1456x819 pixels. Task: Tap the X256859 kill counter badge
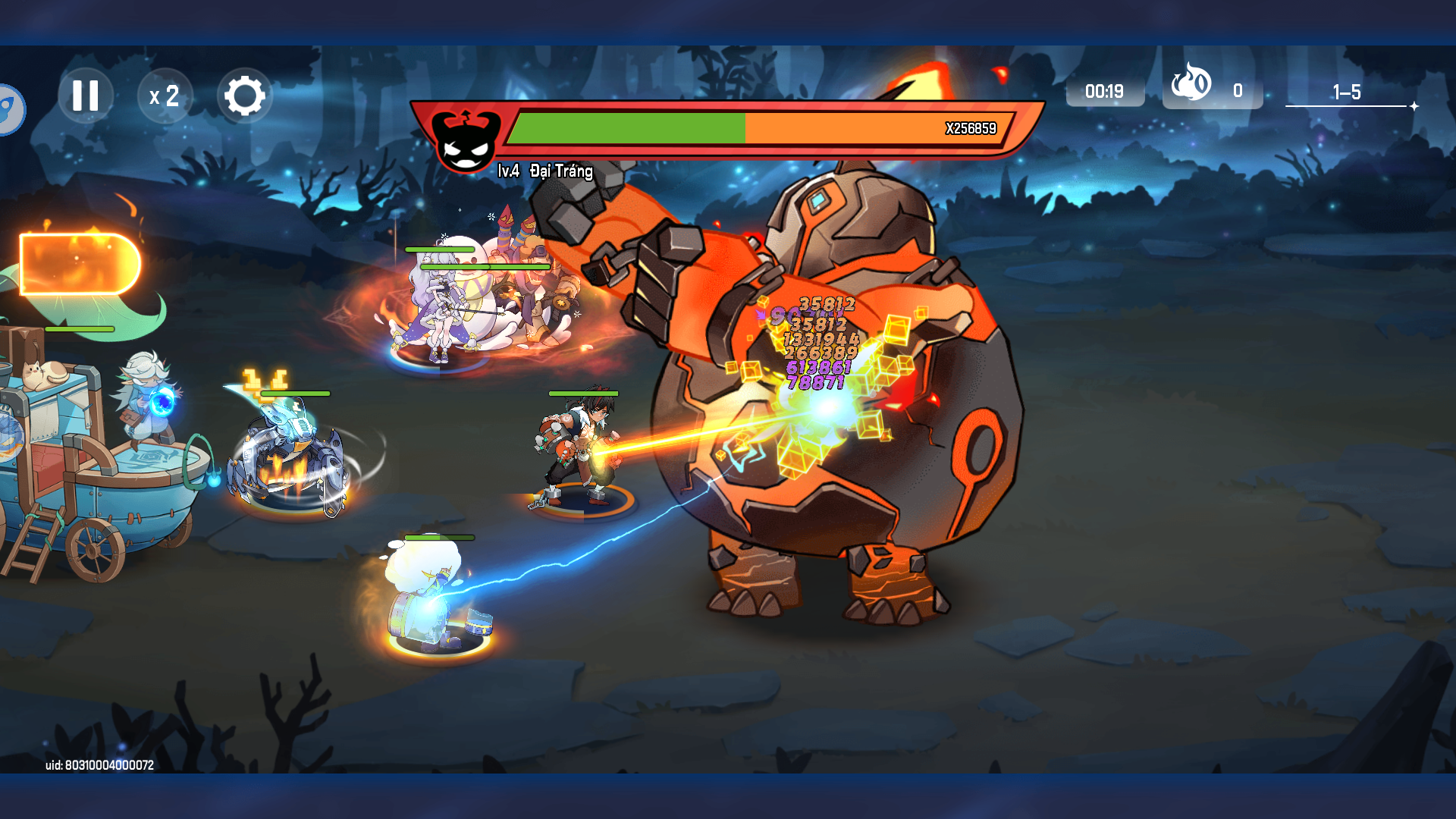(973, 129)
